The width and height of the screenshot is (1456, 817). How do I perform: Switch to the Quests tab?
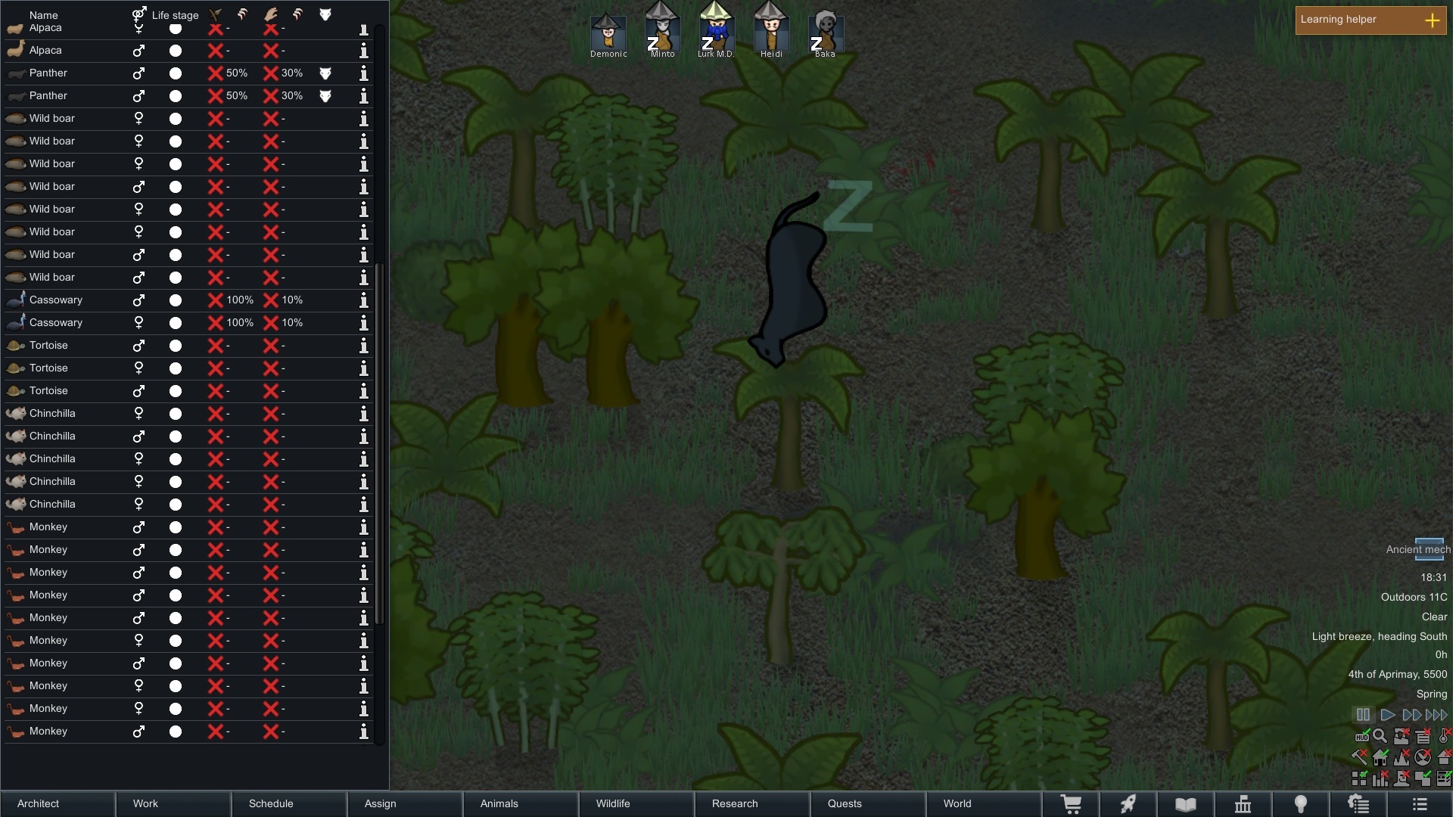[x=844, y=803]
